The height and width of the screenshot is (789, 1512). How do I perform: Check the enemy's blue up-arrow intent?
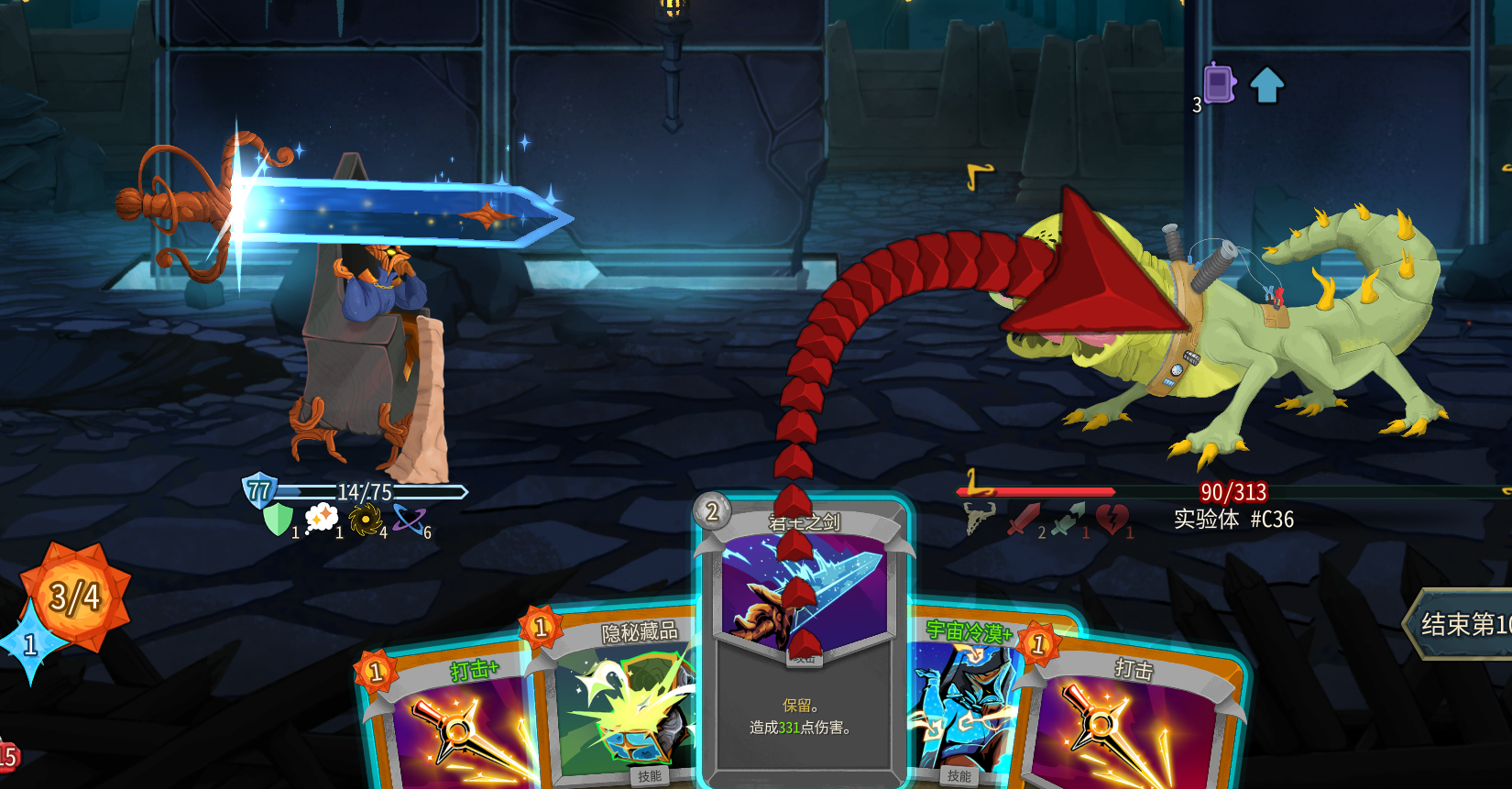click(1267, 85)
